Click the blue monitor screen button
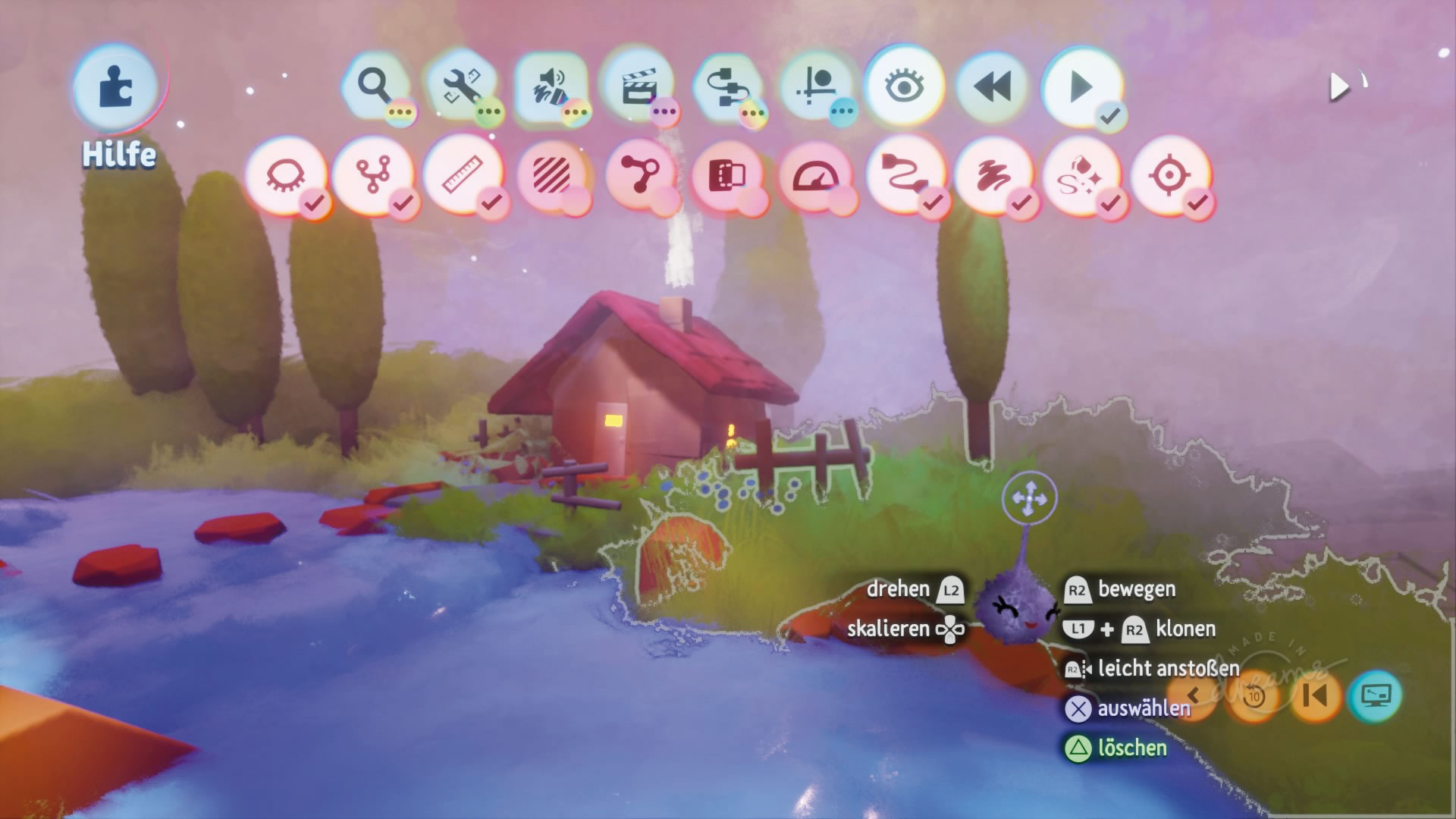This screenshot has height=819, width=1456. pyautogui.click(x=1375, y=695)
